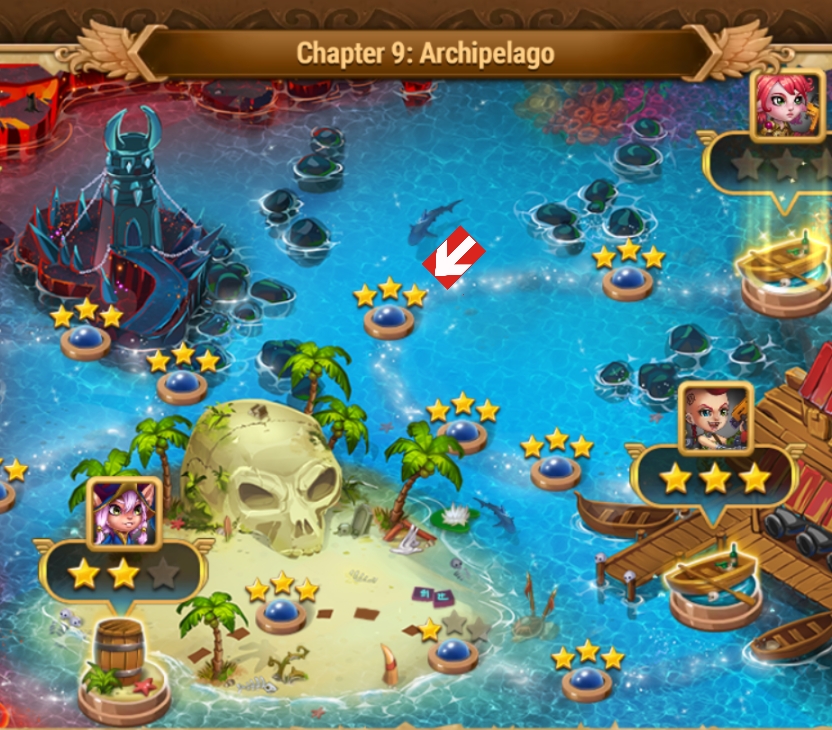The width and height of the screenshot is (832, 730).
Task: Open the mission node at the dark tower's base
Action: 86,341
